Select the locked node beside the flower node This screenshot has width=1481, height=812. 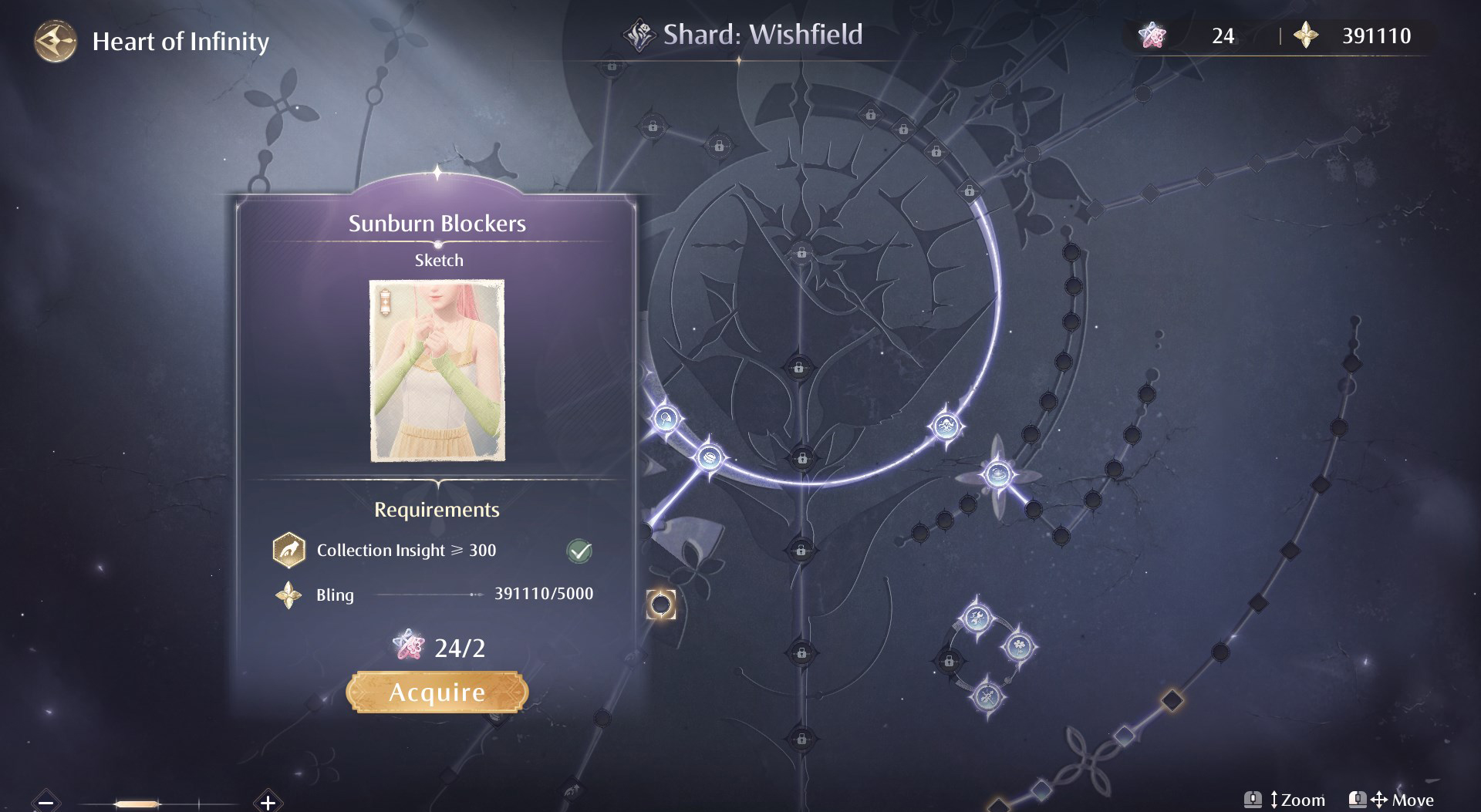[x=950, y=662]
